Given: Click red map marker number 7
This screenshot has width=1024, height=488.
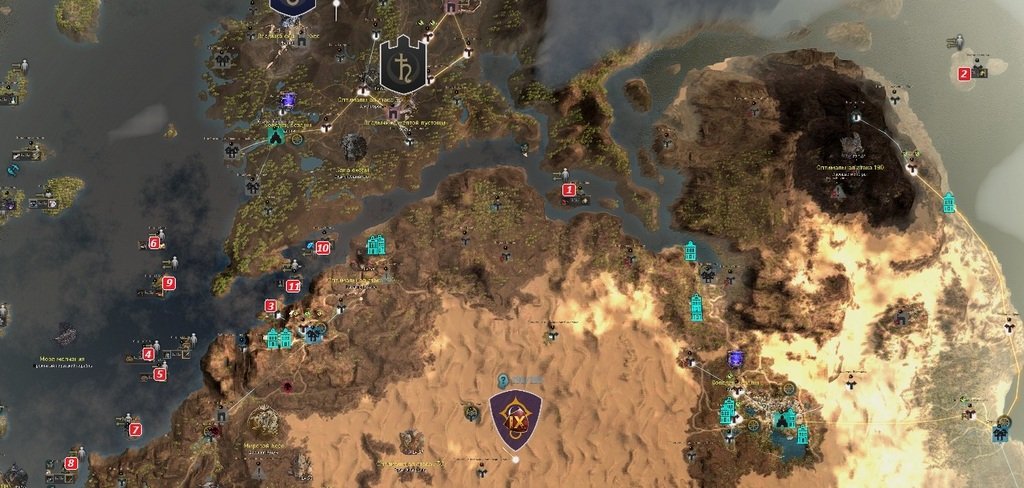Looking at the screenshot, I should (x=135, y=429).
